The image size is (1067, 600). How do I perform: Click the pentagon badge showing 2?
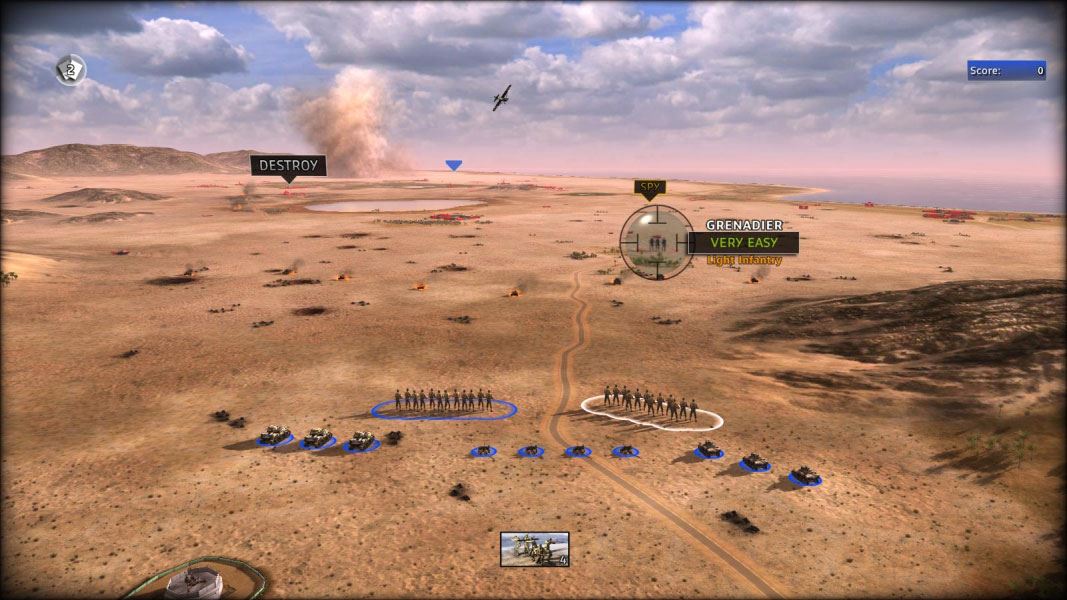[70, 69]
